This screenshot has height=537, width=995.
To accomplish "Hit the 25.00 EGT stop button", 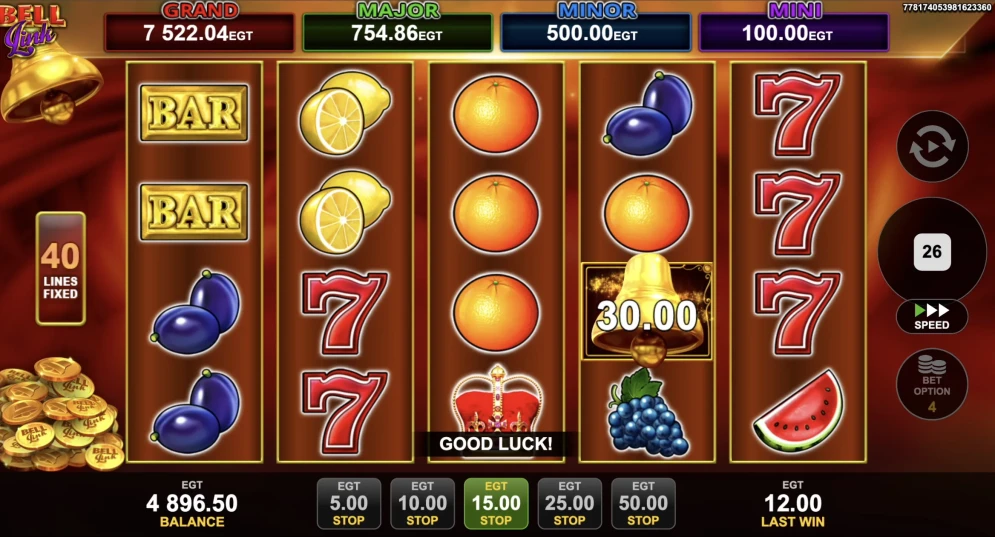I will pos(569,503).
